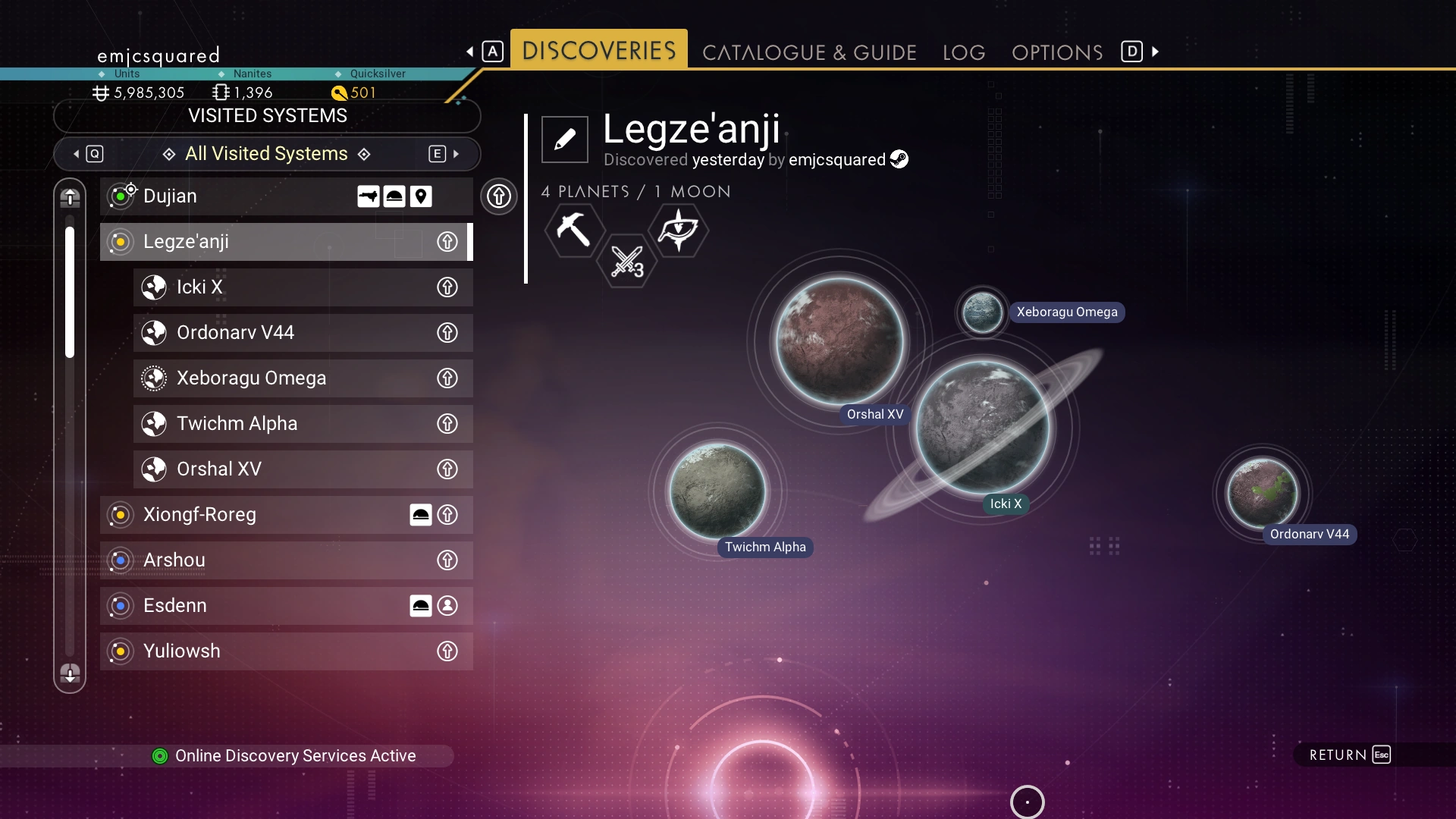Switch to the next visited systems filter
This screenshot has width=1456, height=819.
445,154
